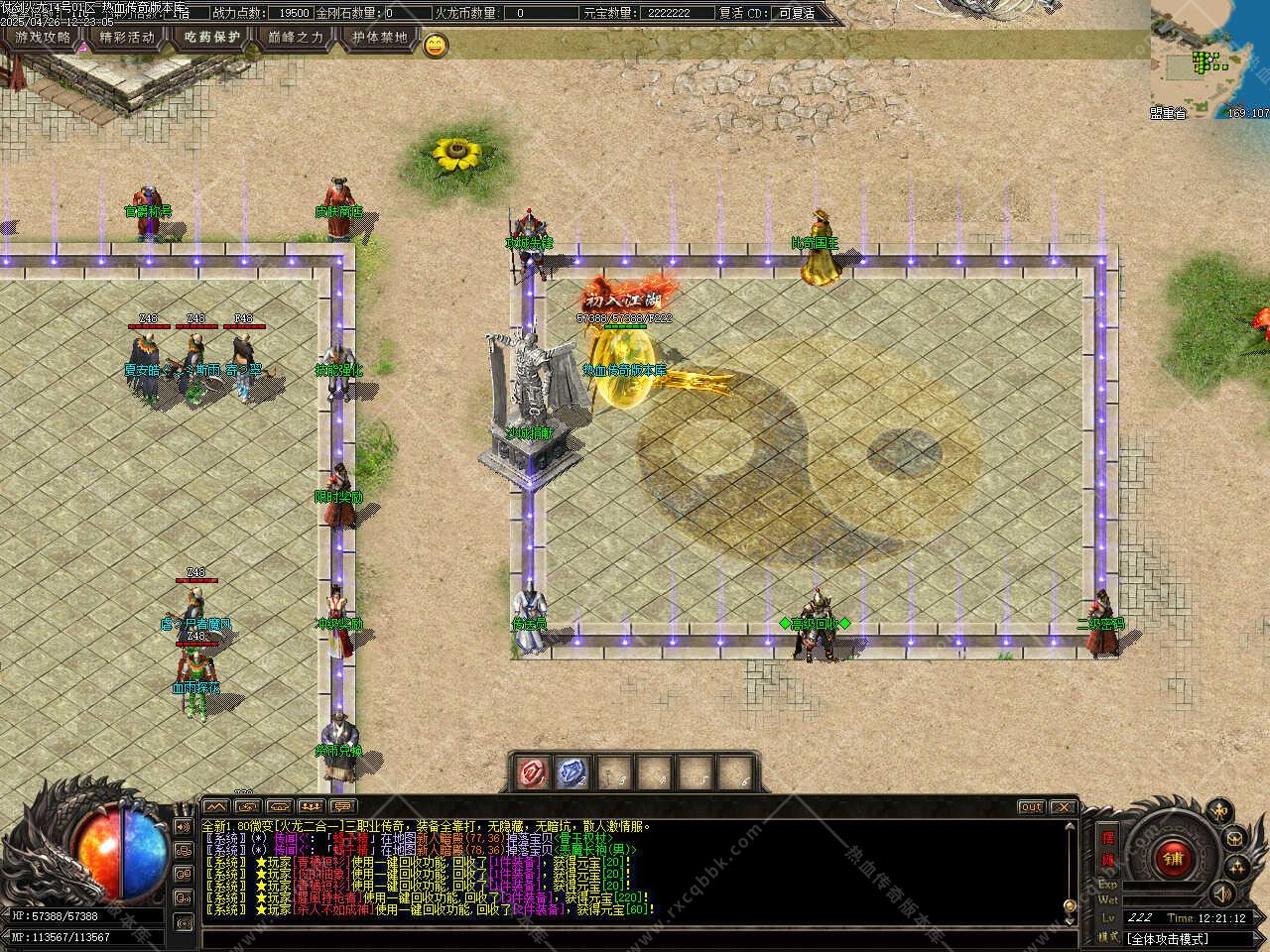Open the 吃药保护 potion protection settings
The image size is (1270, 952).
click(x=212, y=38)
